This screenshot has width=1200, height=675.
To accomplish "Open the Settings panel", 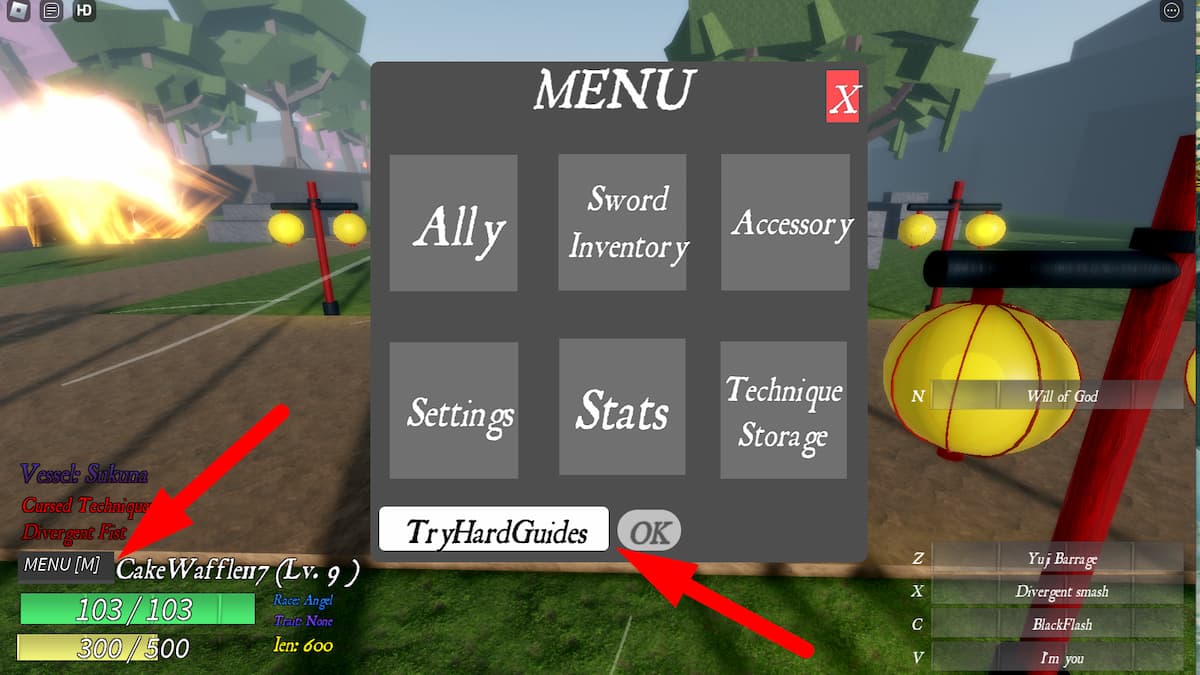I will [x=453, y=410].
